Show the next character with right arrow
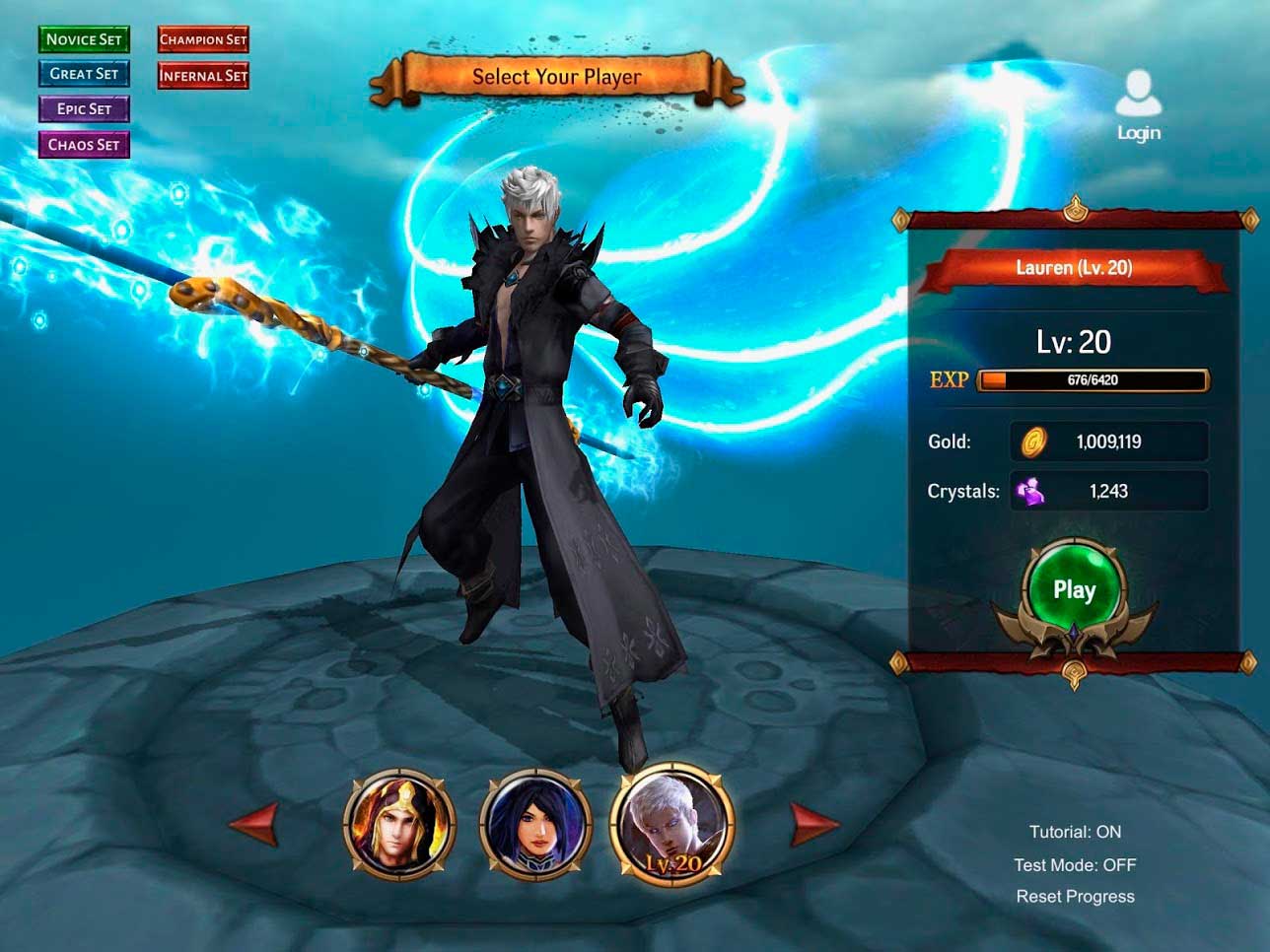Screen dimensions: 1270x952 click(x=813, y=823)
